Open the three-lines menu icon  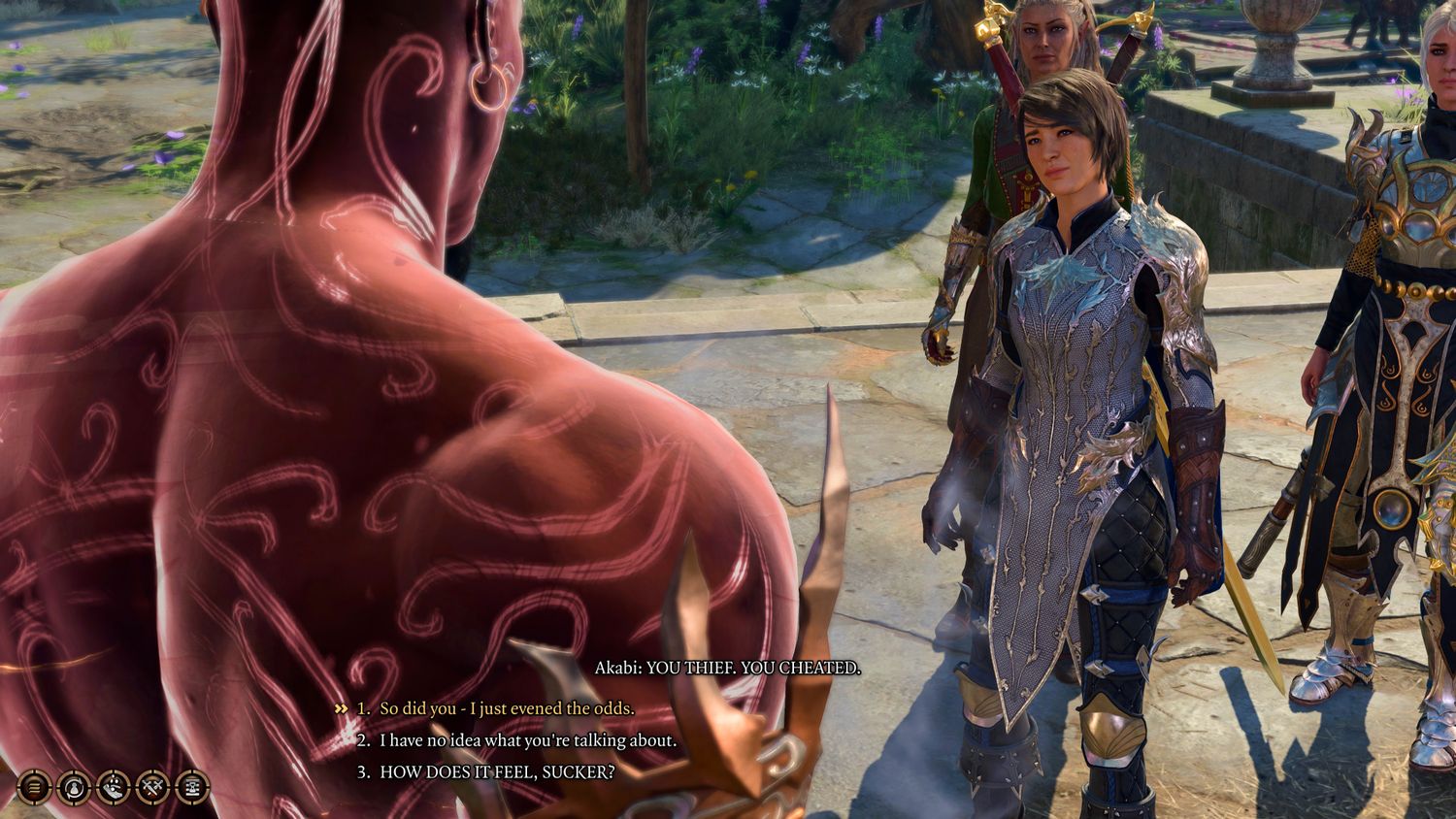point(35,787)
